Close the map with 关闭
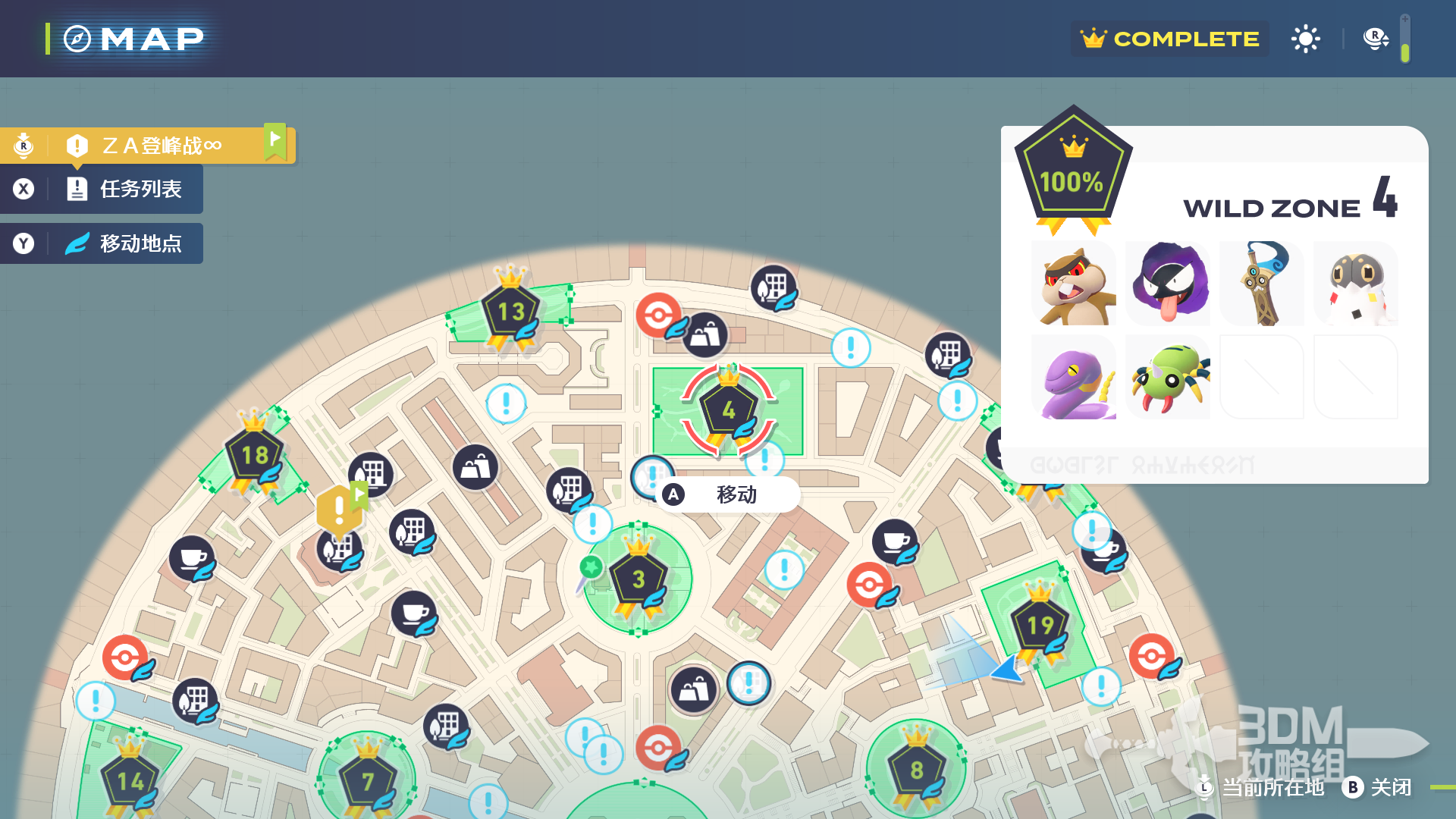Screen dimensions: 1456x819 coord(1377,787)
